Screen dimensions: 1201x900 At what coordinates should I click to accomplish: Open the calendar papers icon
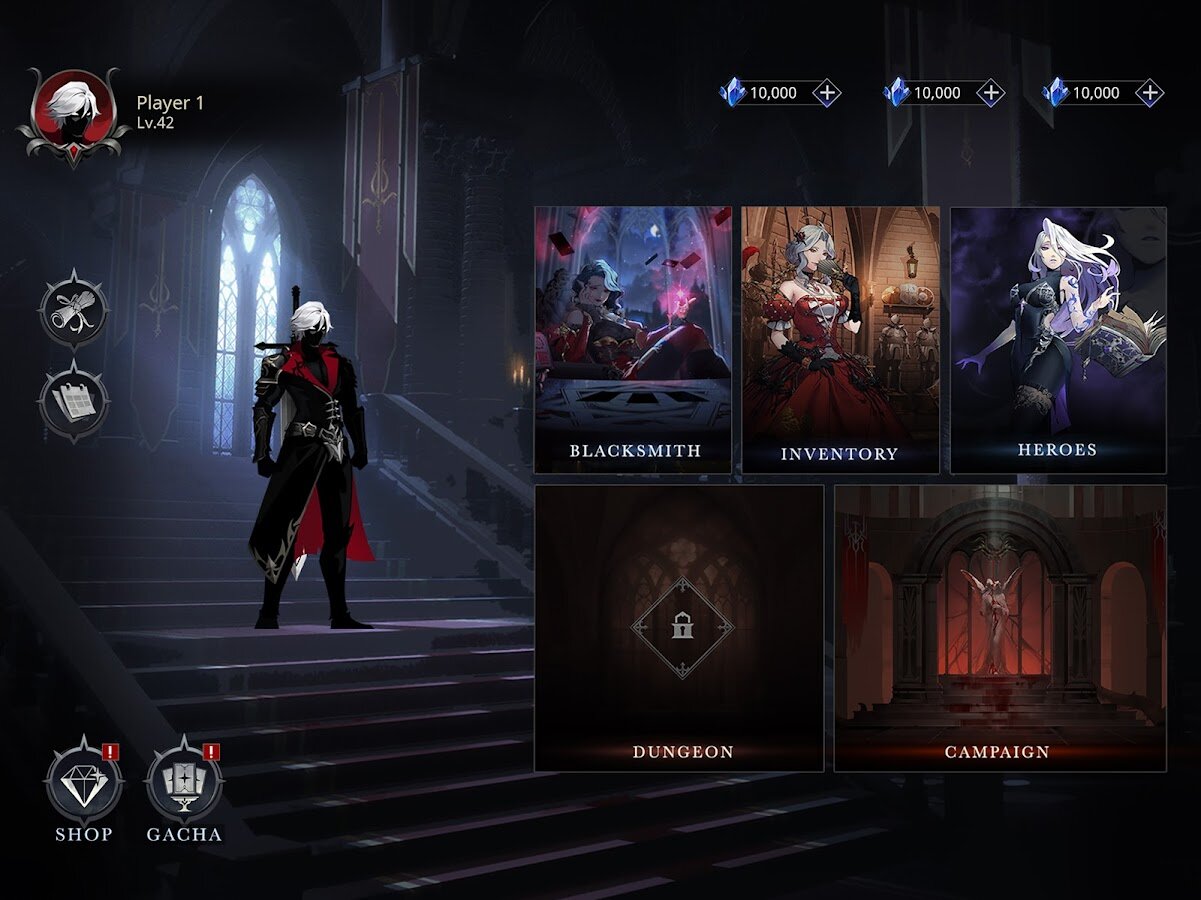[74, 401]
